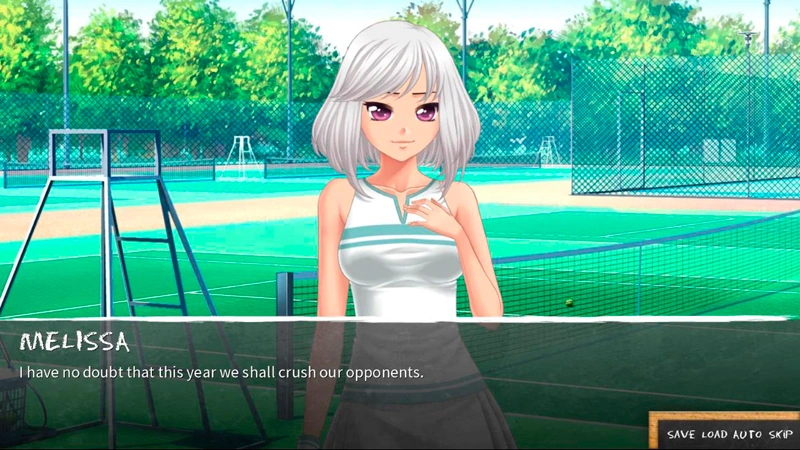This screenshot has height=450, width=800.
Task: Open the Save game menu
Action: (682, 435)
